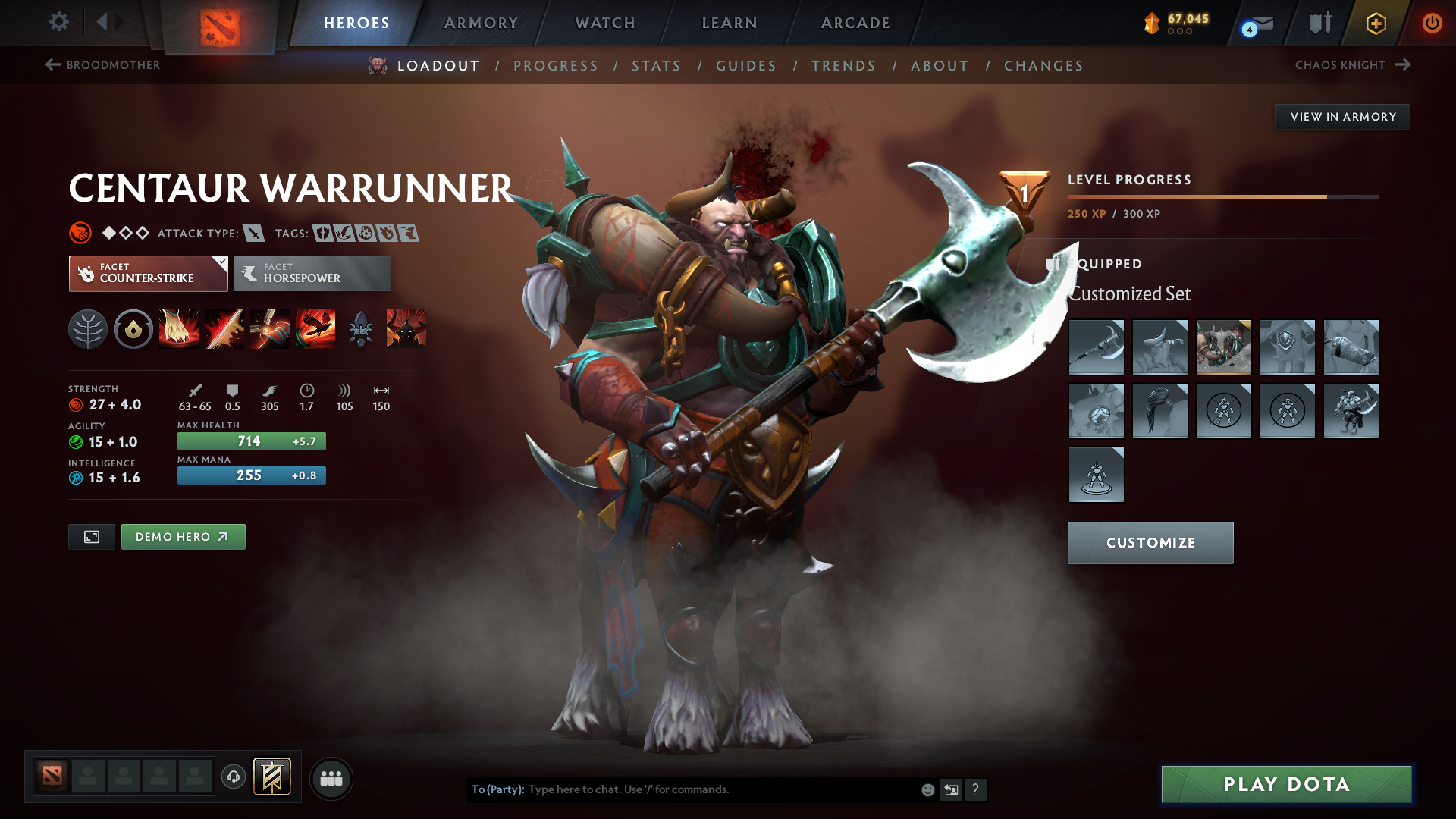This screenshot has height=819, width=1456.
Task: Select the Hoof Stomp ability icon
Action: click(179, 328)
